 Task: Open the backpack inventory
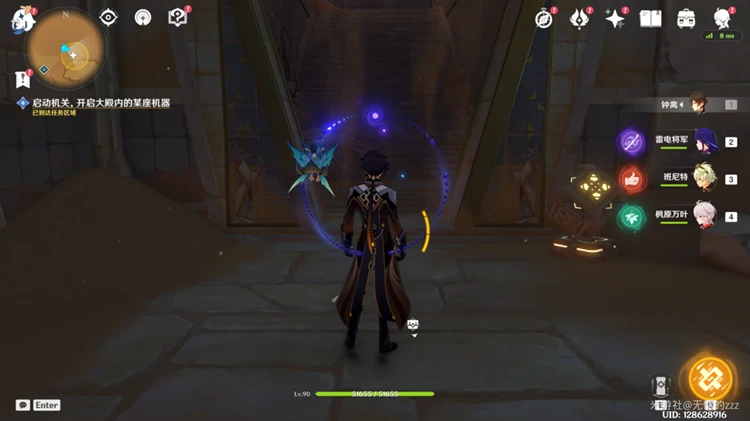(x=686, y=18)
